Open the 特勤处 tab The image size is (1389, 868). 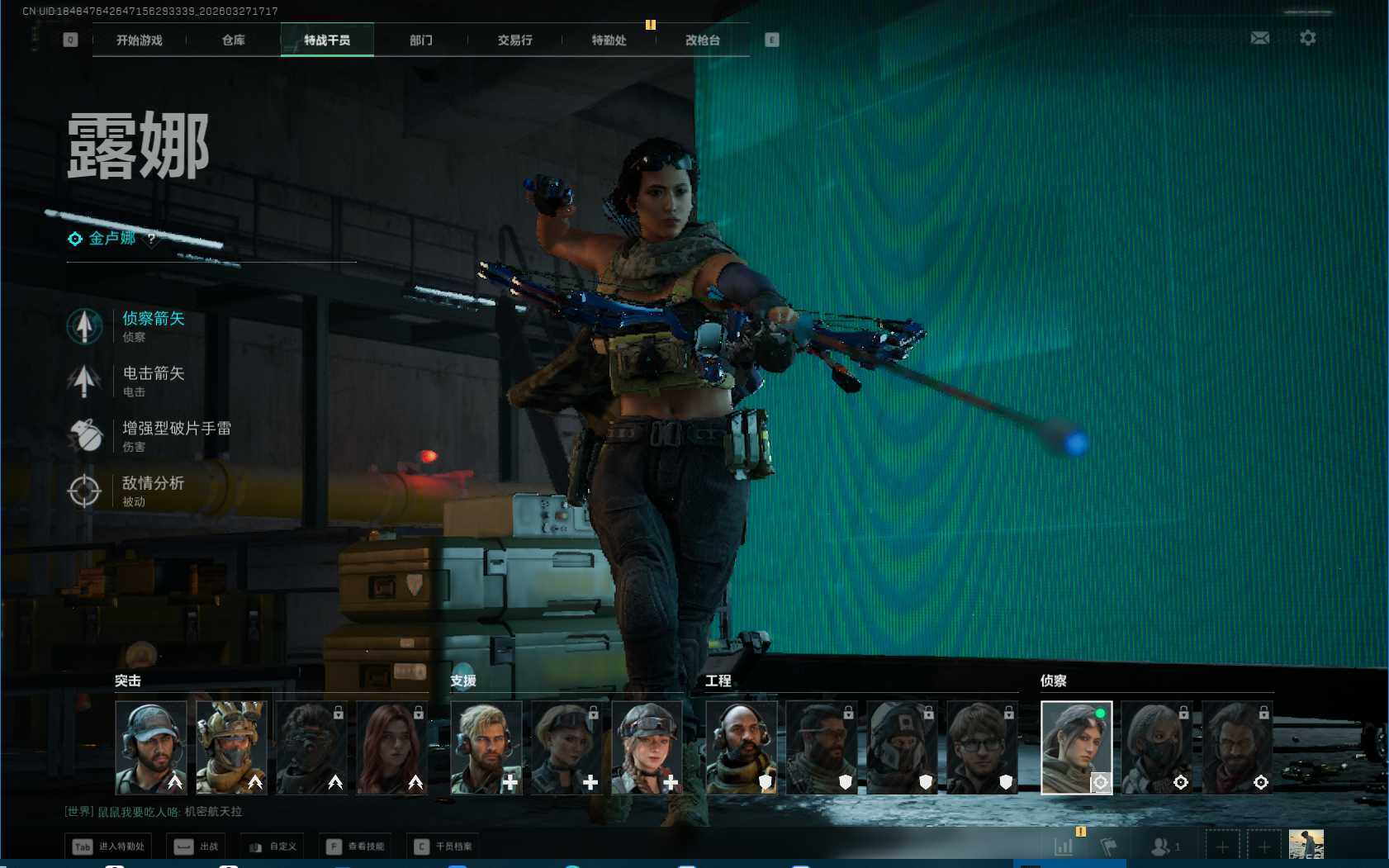tap(609, 40)
